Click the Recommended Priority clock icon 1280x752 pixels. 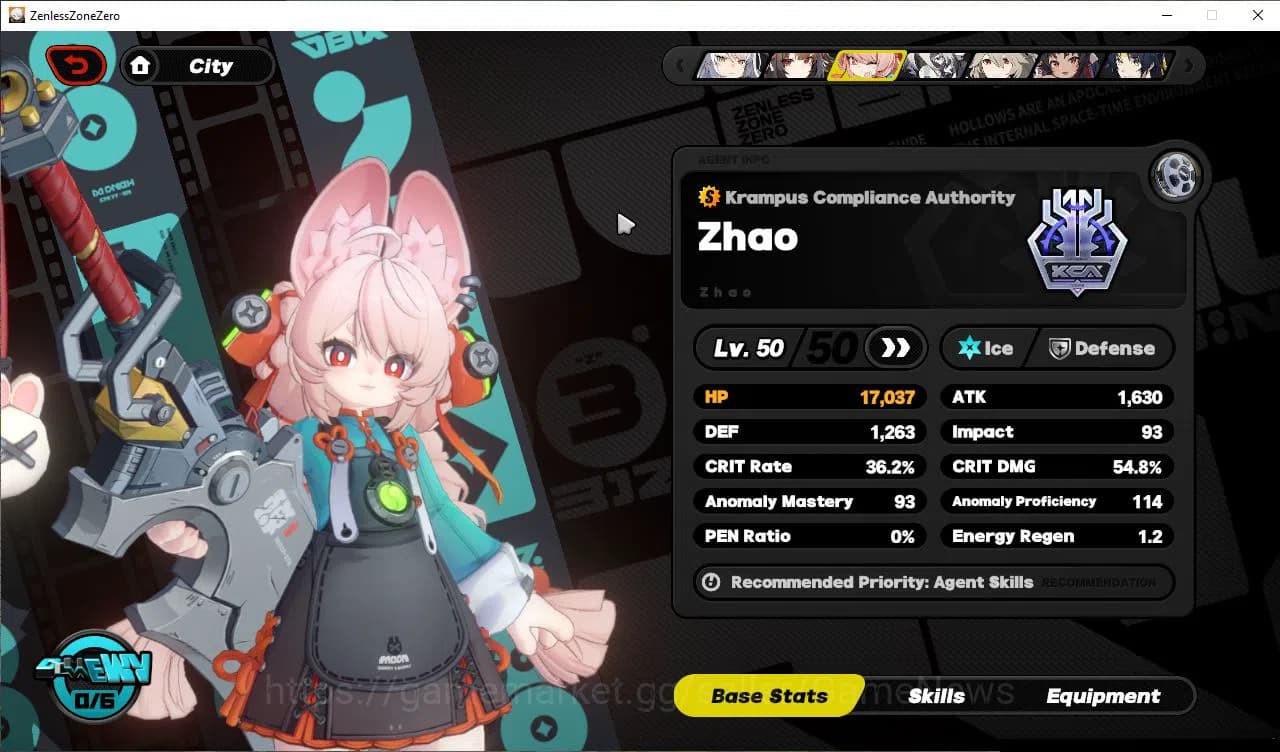coord(711,582)
